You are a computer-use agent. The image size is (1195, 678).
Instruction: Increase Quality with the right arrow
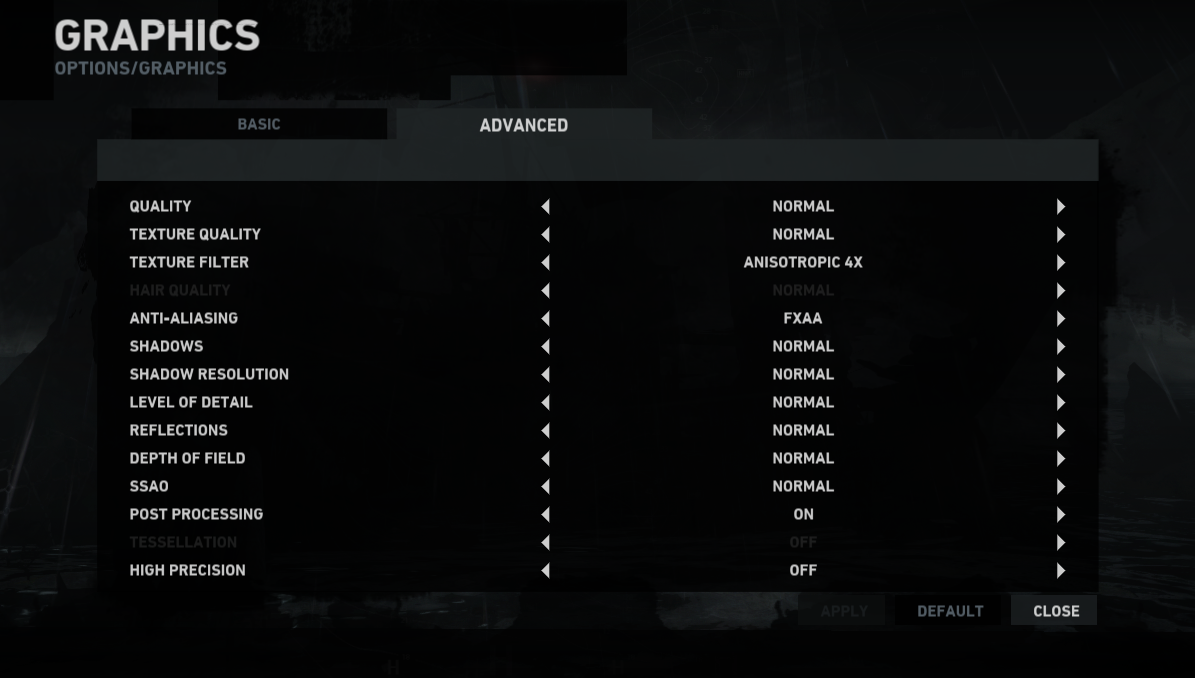tap(1061, 207)
